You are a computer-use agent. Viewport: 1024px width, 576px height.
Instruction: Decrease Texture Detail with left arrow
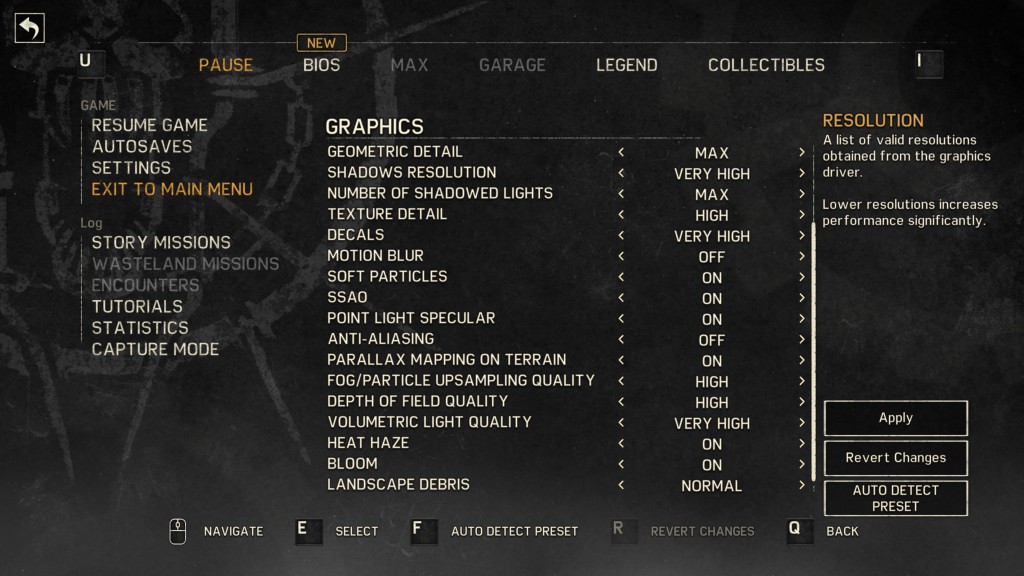click(621, 215)
